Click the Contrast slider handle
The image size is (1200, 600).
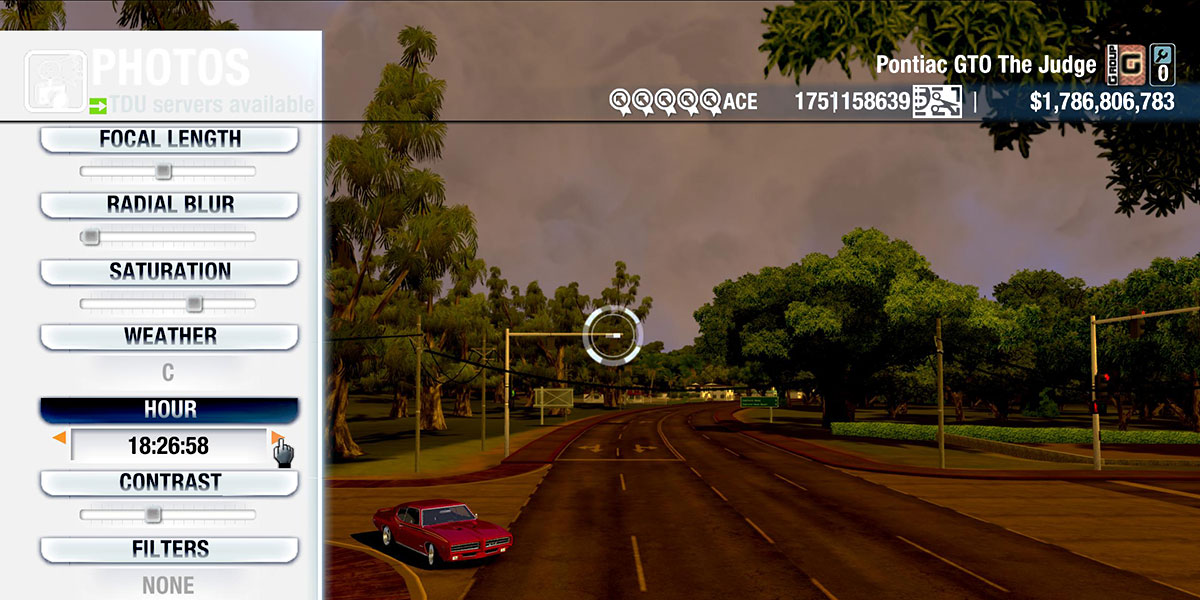(x=152, y=515)
